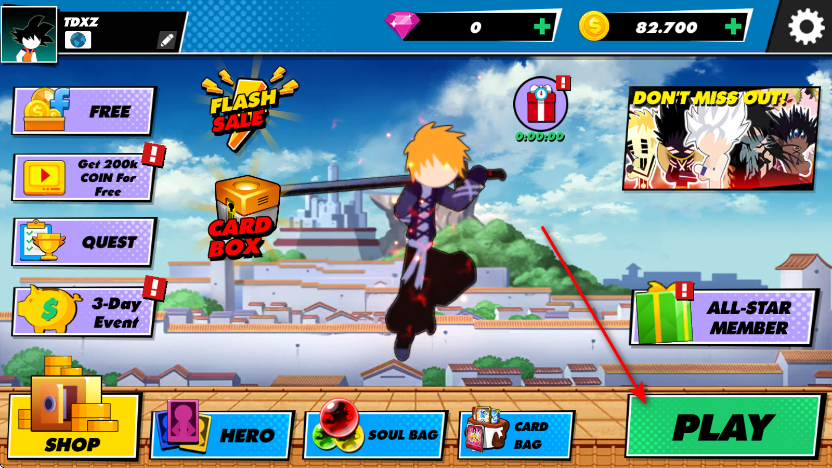
Task: Tap the timed gift reward icon
Action: (540, 105)
